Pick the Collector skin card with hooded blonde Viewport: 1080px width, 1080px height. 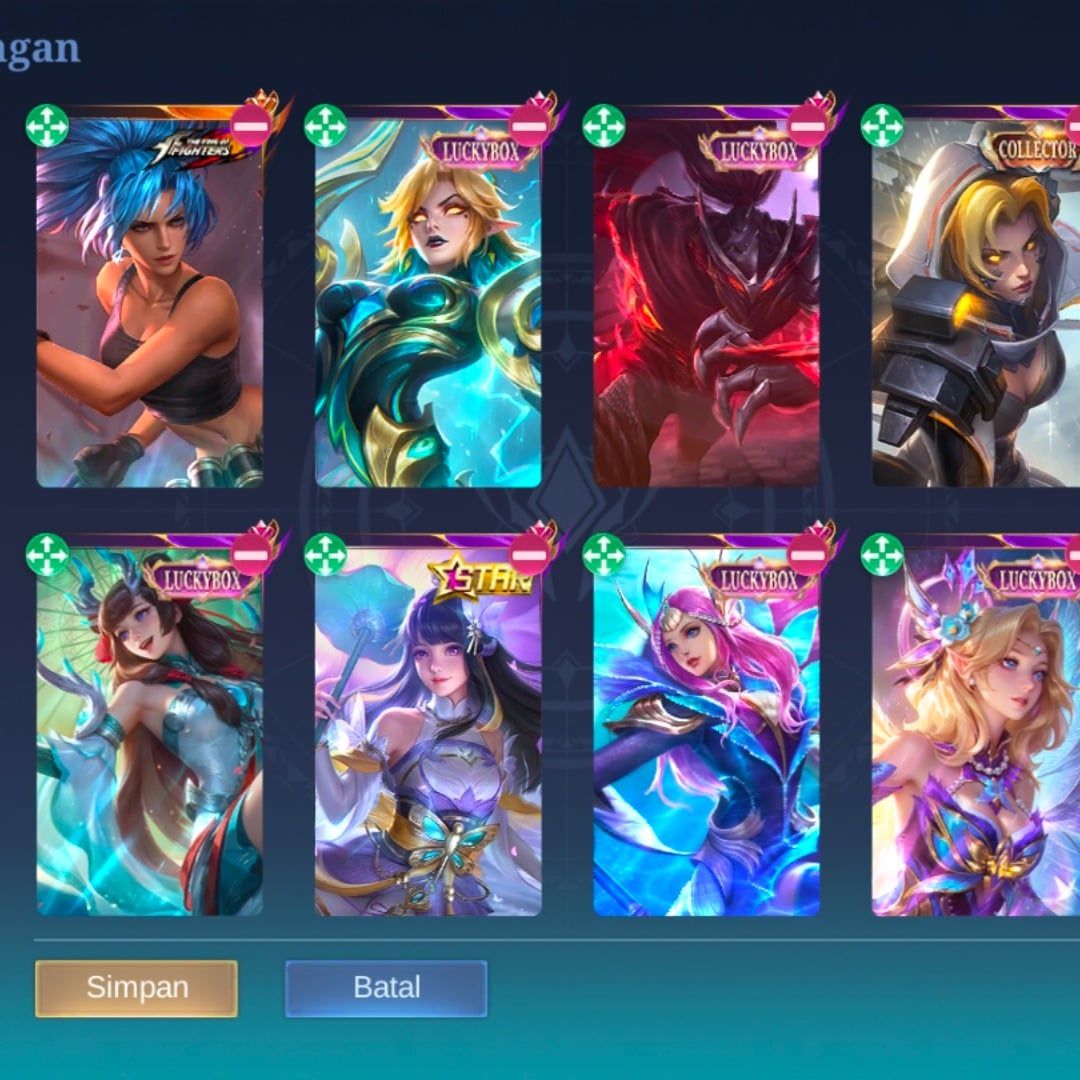click(975, 310)
